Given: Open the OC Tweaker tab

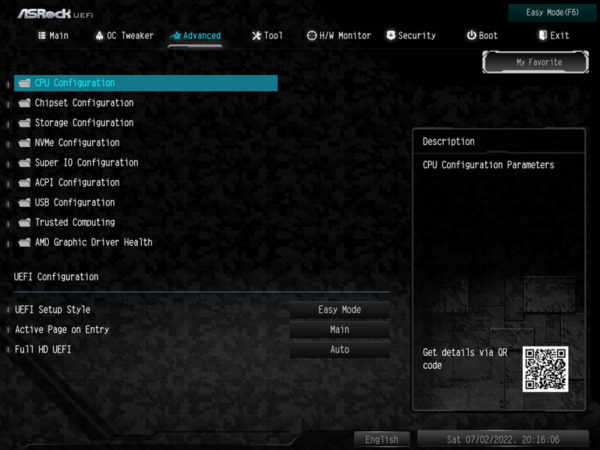Looking at the screenshot, I should (x=125, y=35).
